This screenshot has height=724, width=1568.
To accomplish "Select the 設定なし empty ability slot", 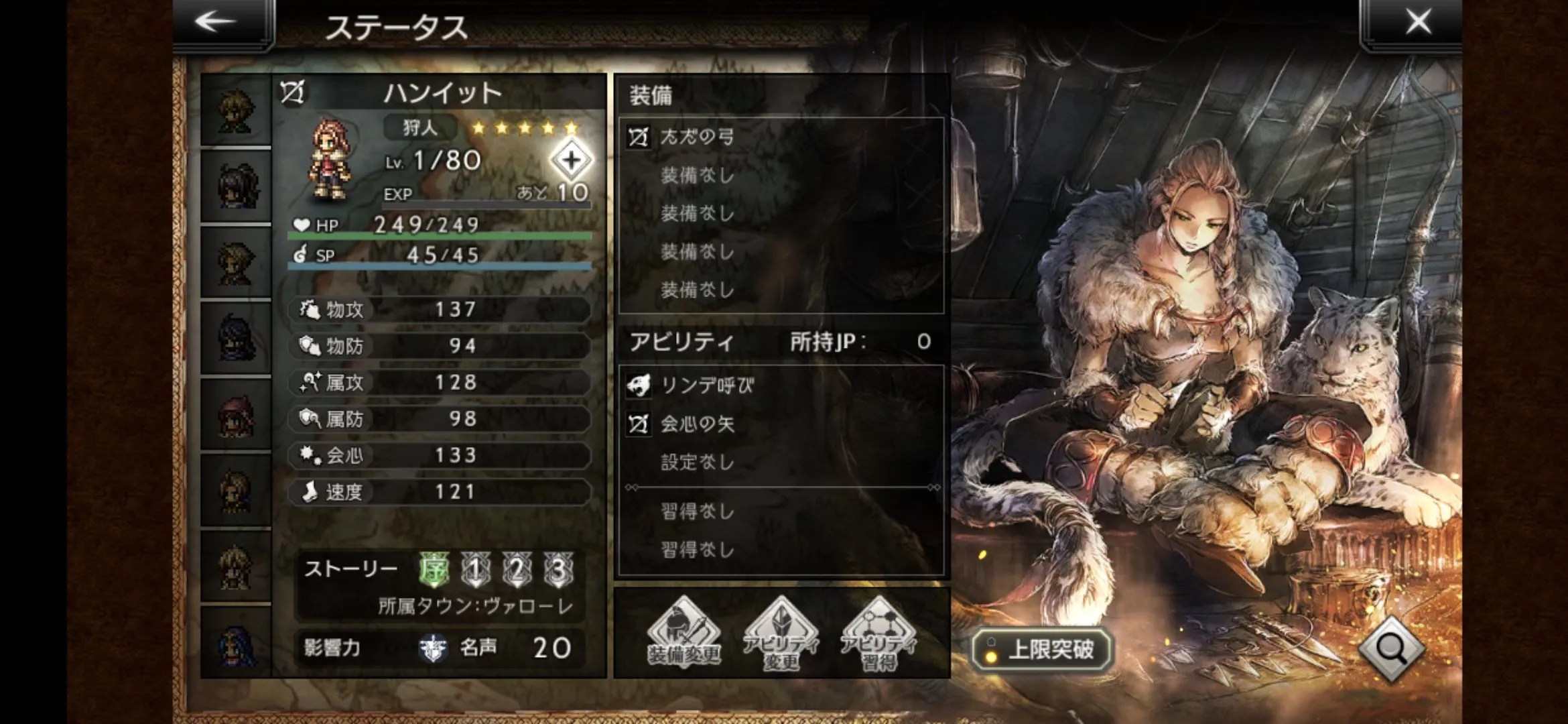I will point(781,462).
